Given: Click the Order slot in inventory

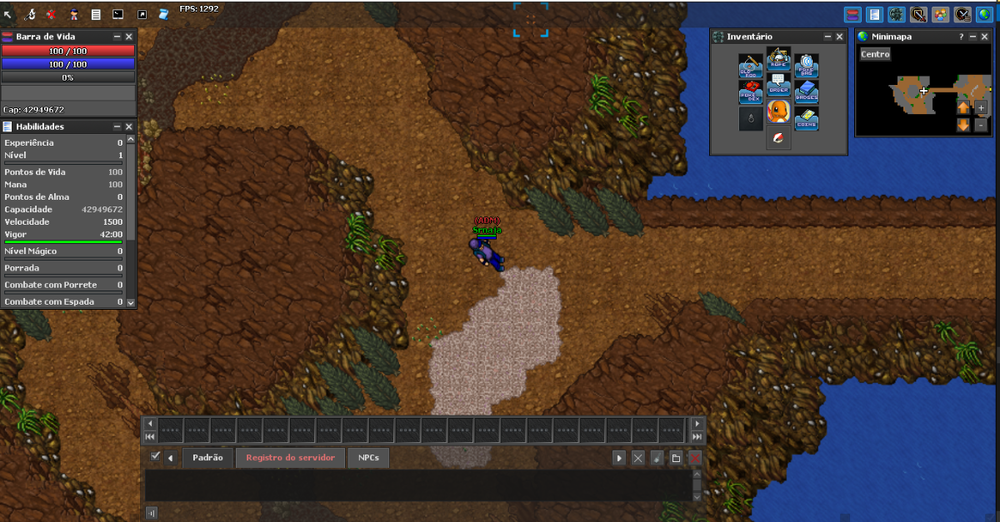Looking at the screenshot, I should click(x=779, y=84).
